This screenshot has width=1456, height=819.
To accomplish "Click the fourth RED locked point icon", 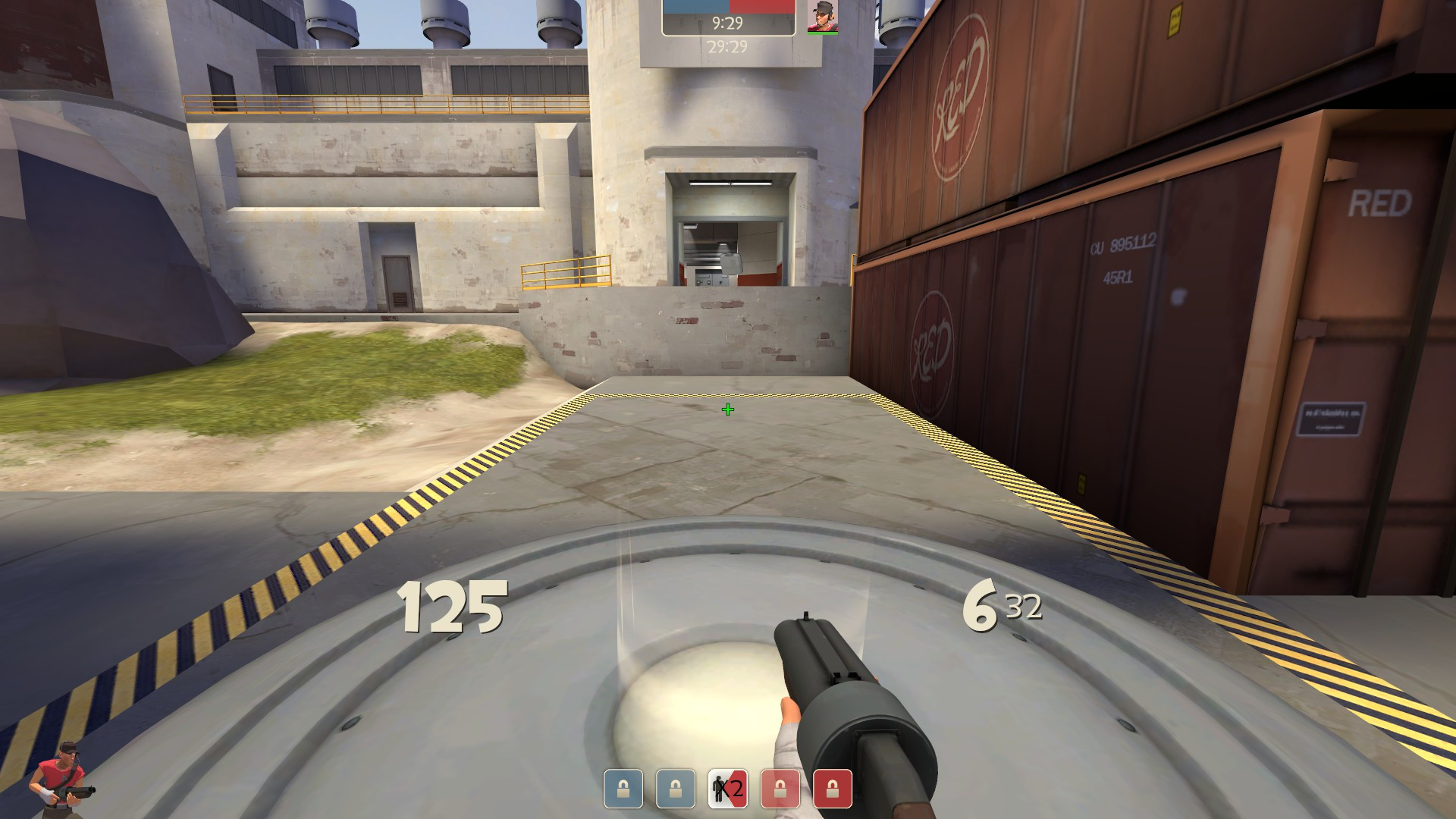I will [x=780, y=789].
